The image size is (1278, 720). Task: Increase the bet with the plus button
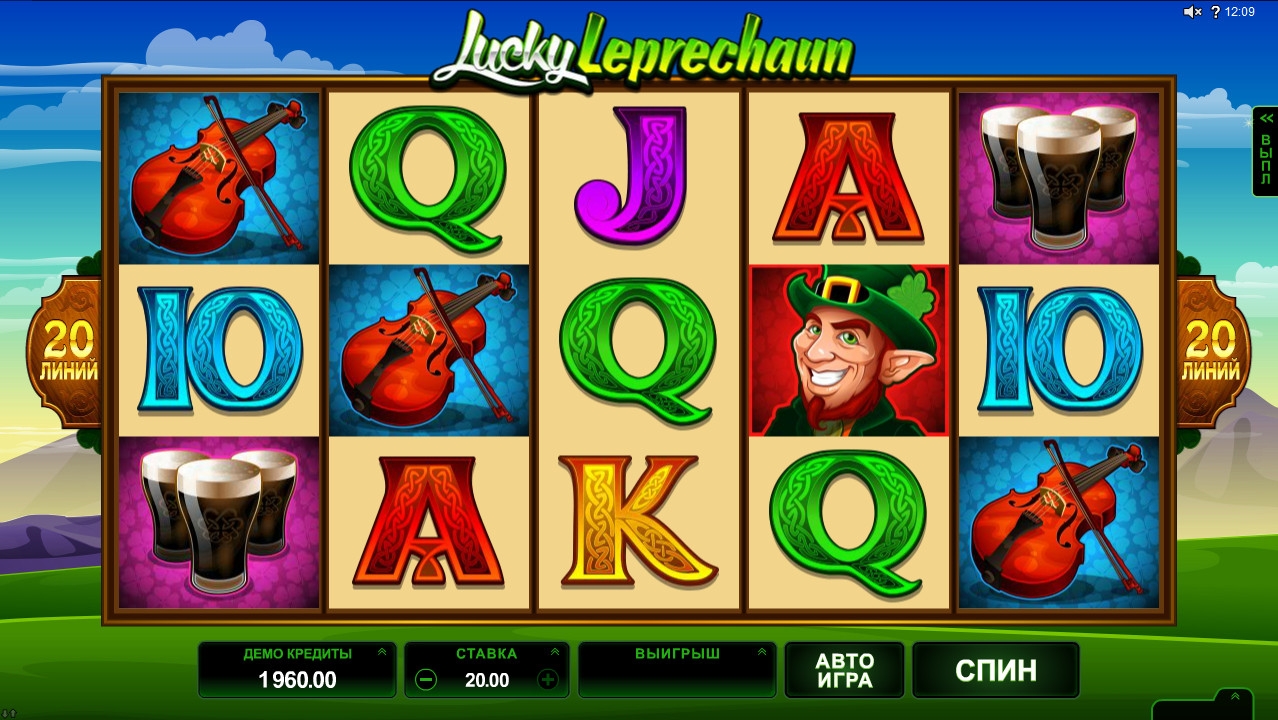(x=548, y=680)
